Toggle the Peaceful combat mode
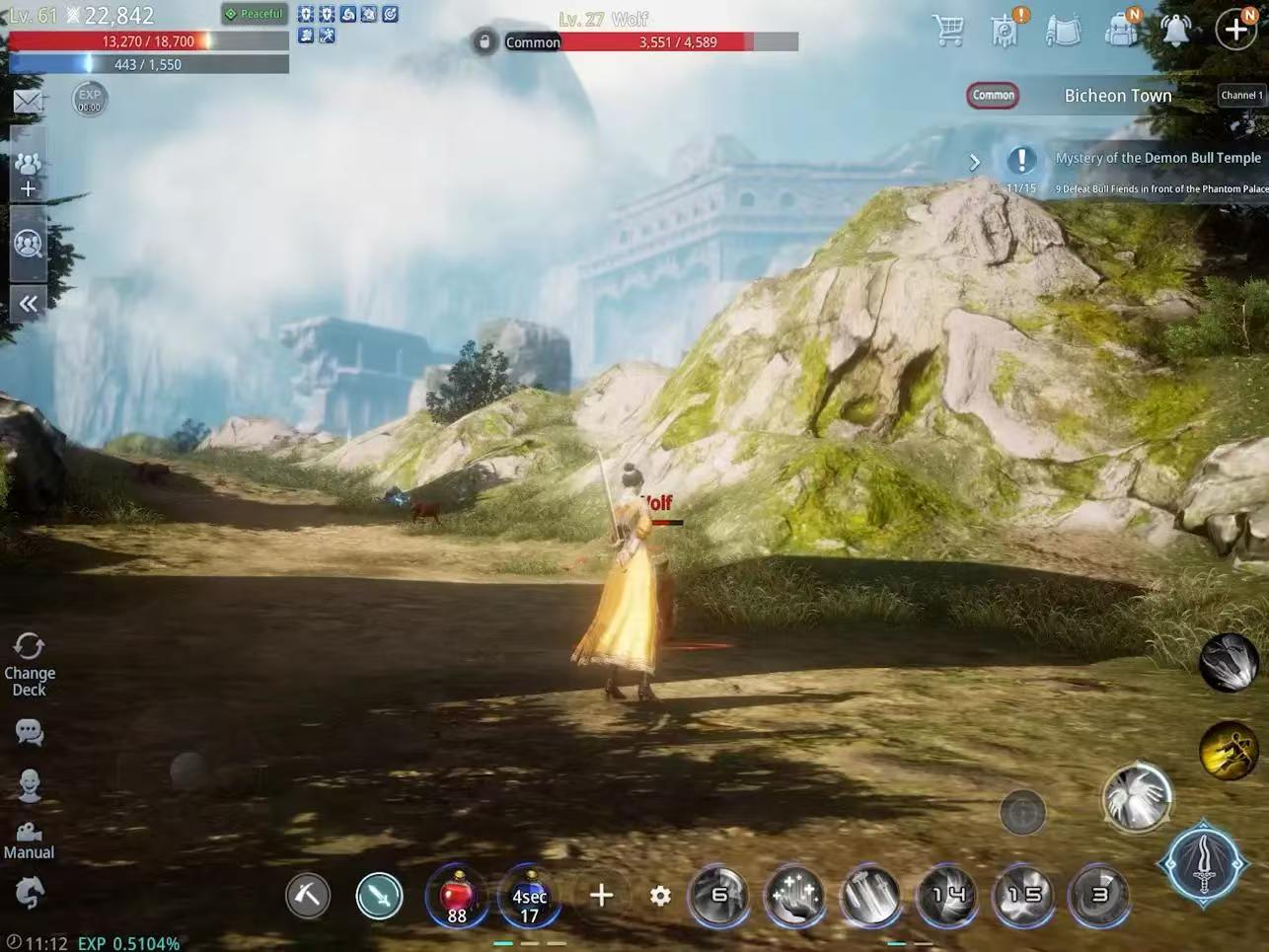Image resolution: width=1269 pixels, height=952 pixels. (255, 14)
